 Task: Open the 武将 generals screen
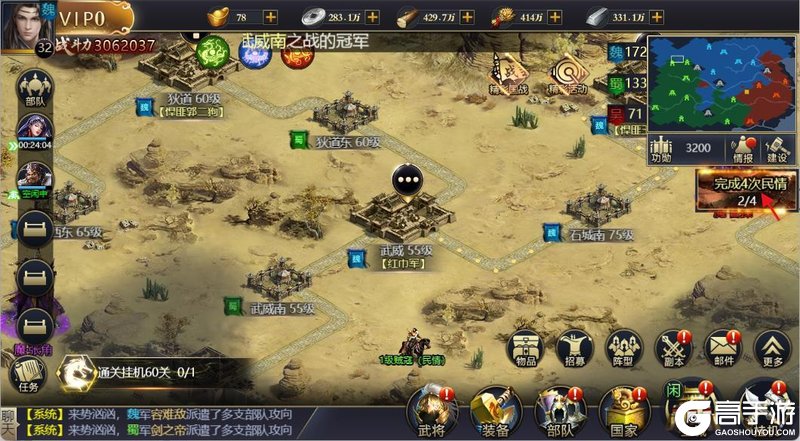pos(433,412)
